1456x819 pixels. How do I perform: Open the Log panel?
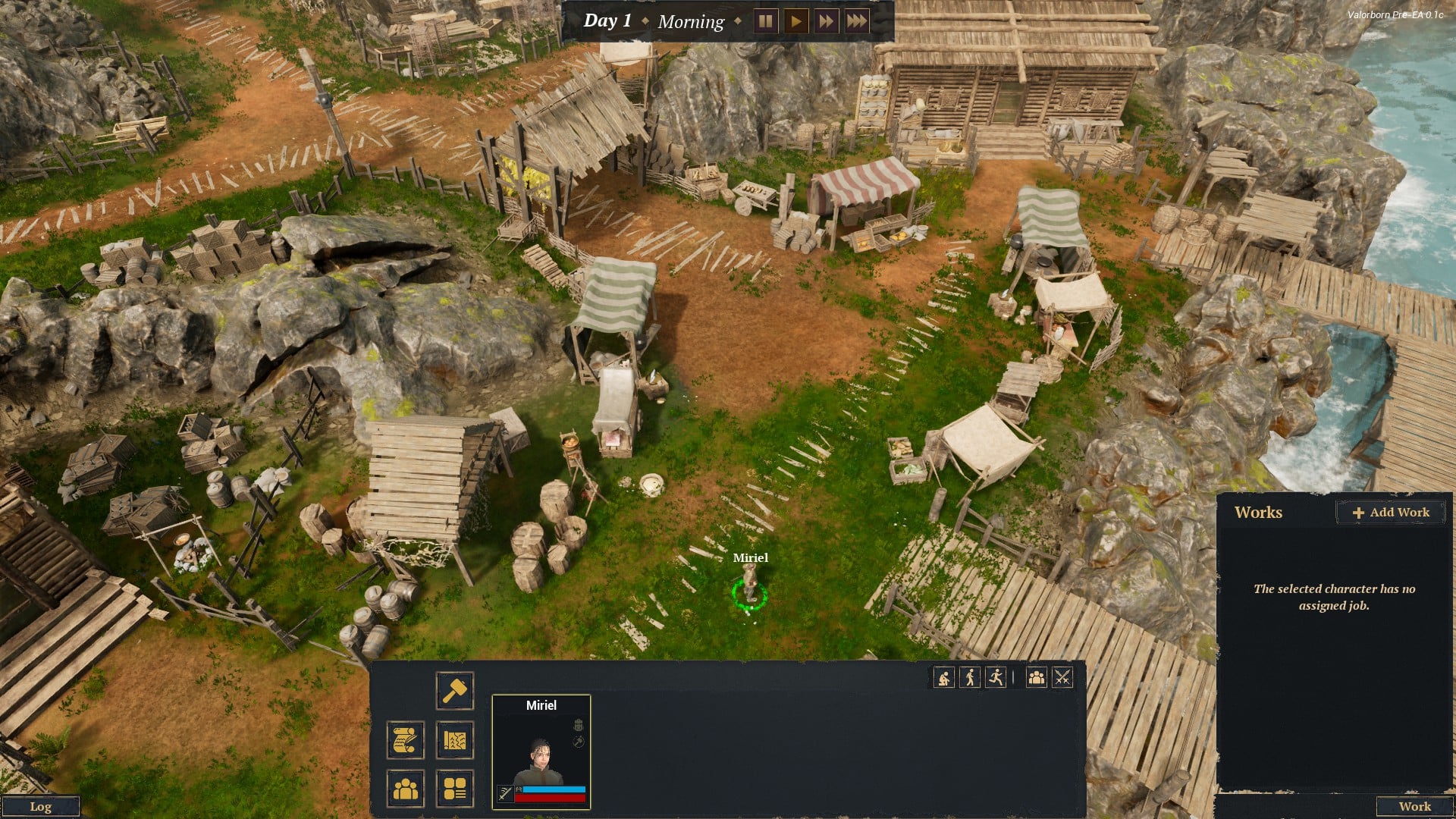click(x=40, y=806)
